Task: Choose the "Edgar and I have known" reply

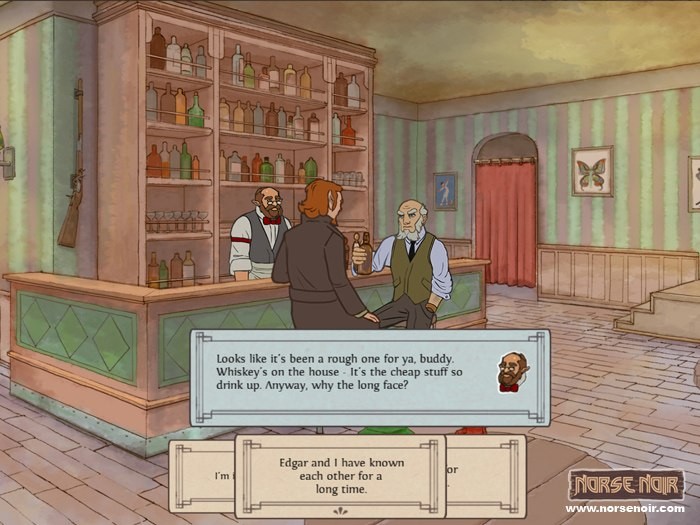Action: click(340, 475)
